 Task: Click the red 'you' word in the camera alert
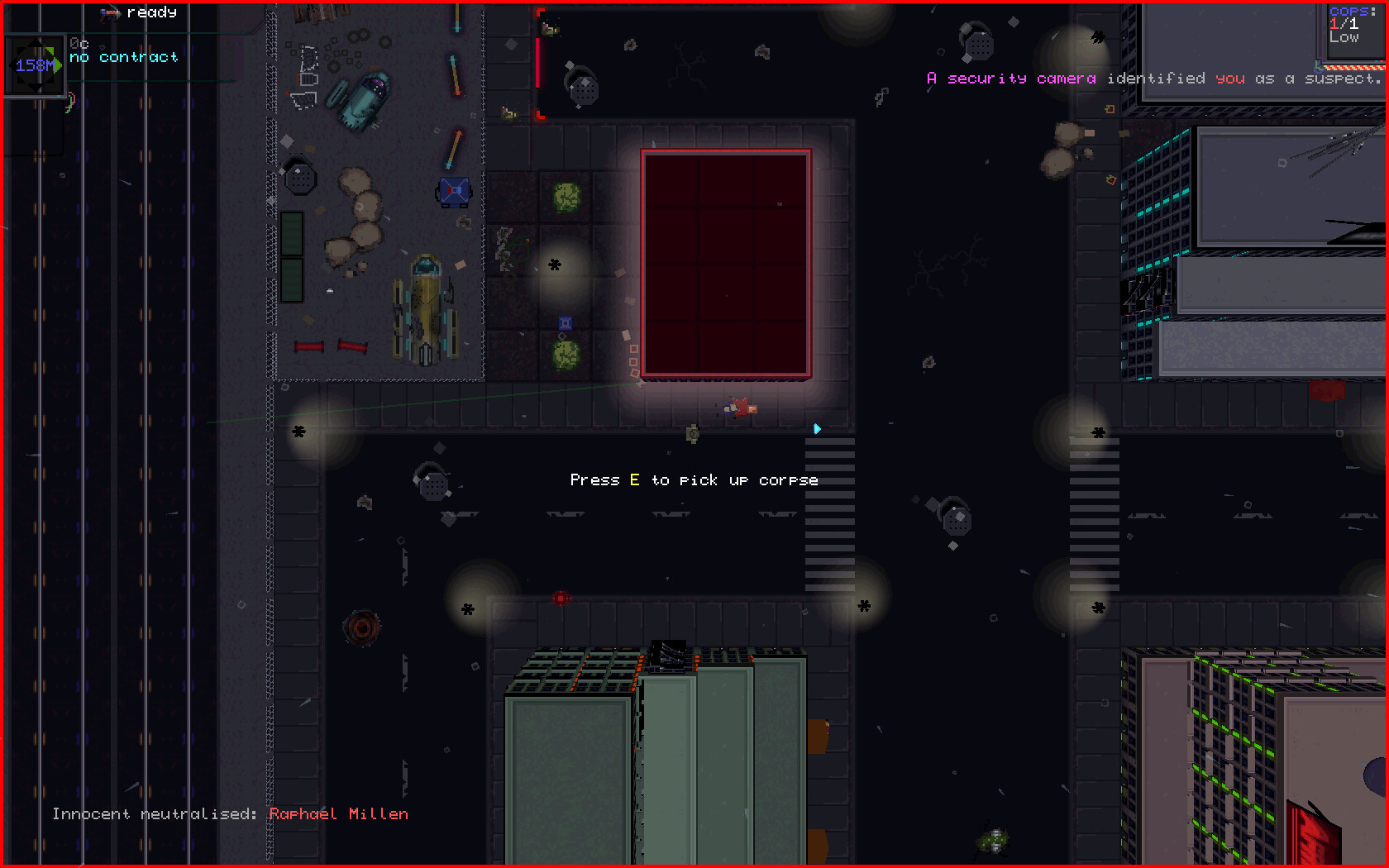click(1231, 79)
